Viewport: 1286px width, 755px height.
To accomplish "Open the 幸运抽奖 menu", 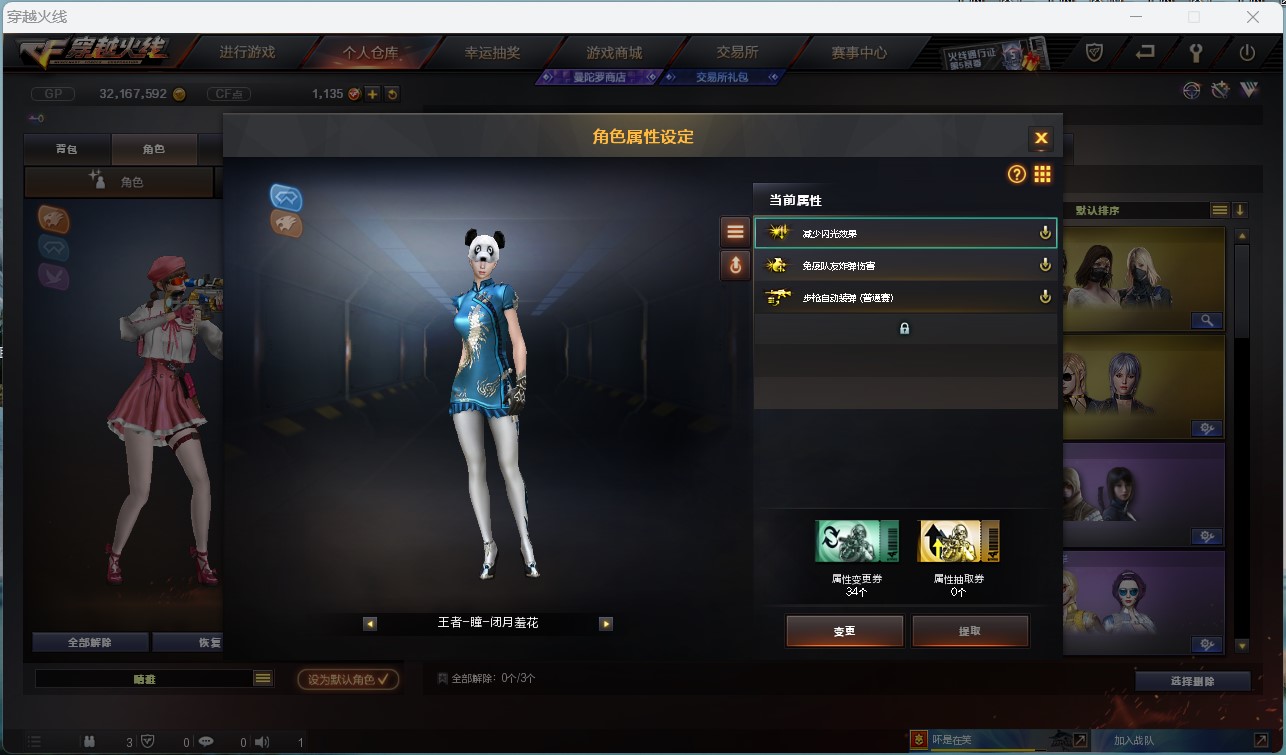I will tap(492, 52).
